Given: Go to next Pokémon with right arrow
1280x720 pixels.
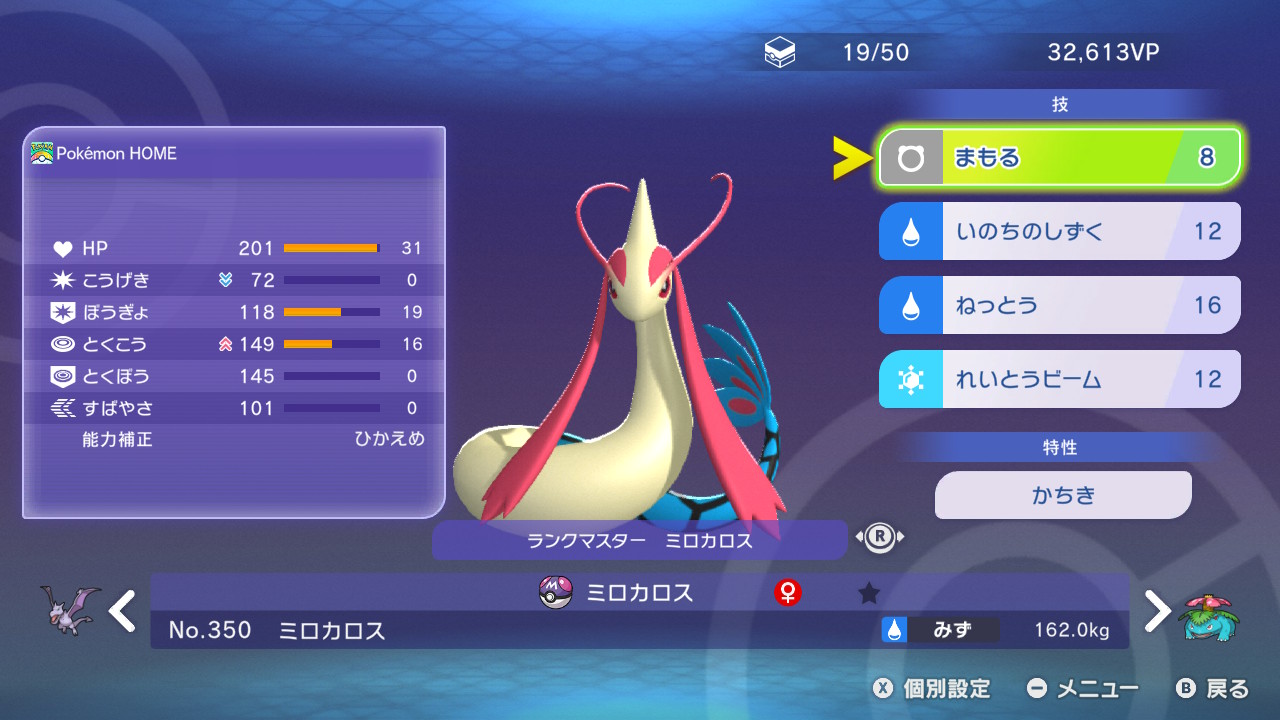Looking at the screenshot, I should coord(1156,610).
